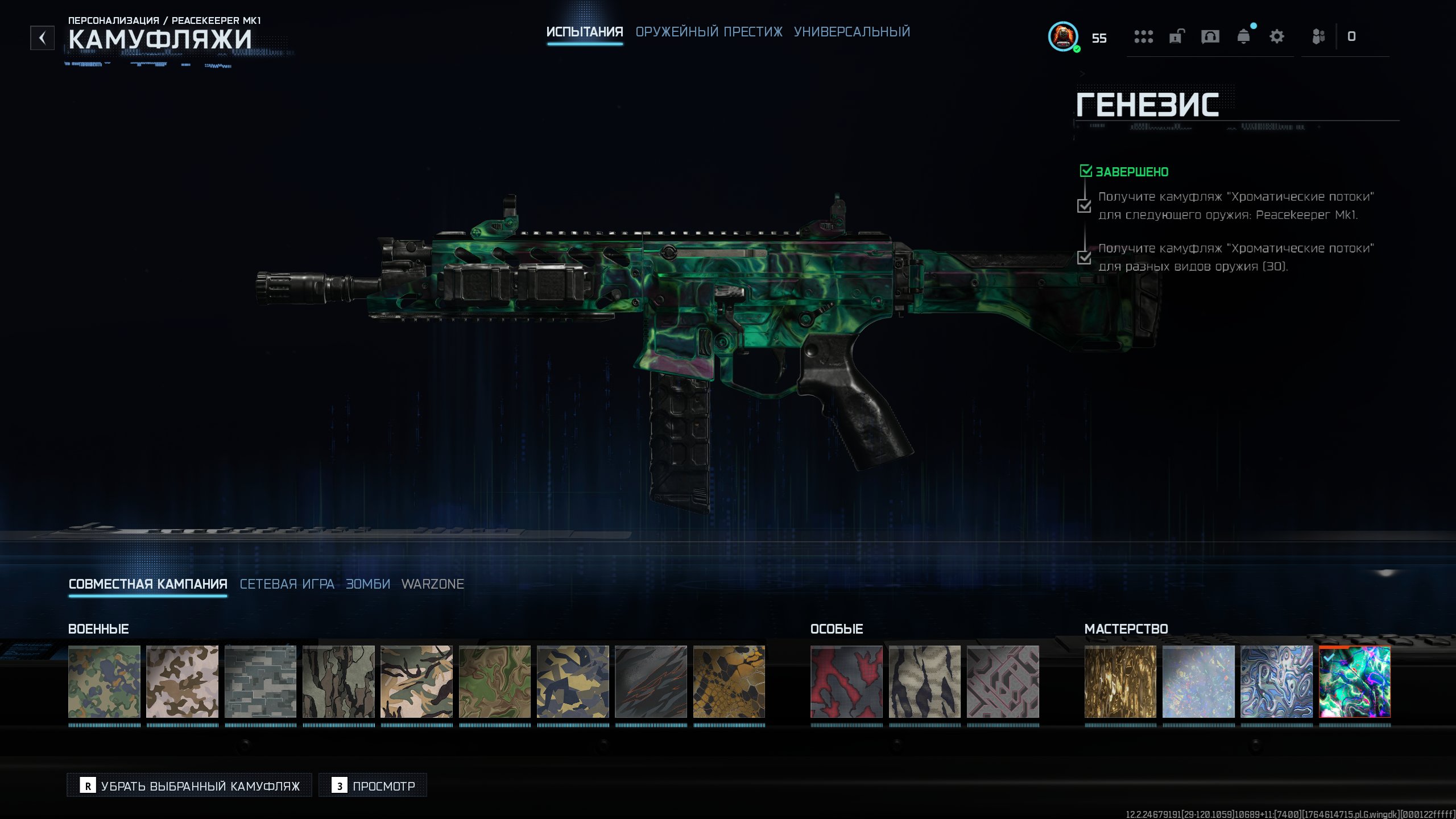Apply the yellow snakeskin scale camo
The image size is (1456, 819).
(x=729, y=681)
